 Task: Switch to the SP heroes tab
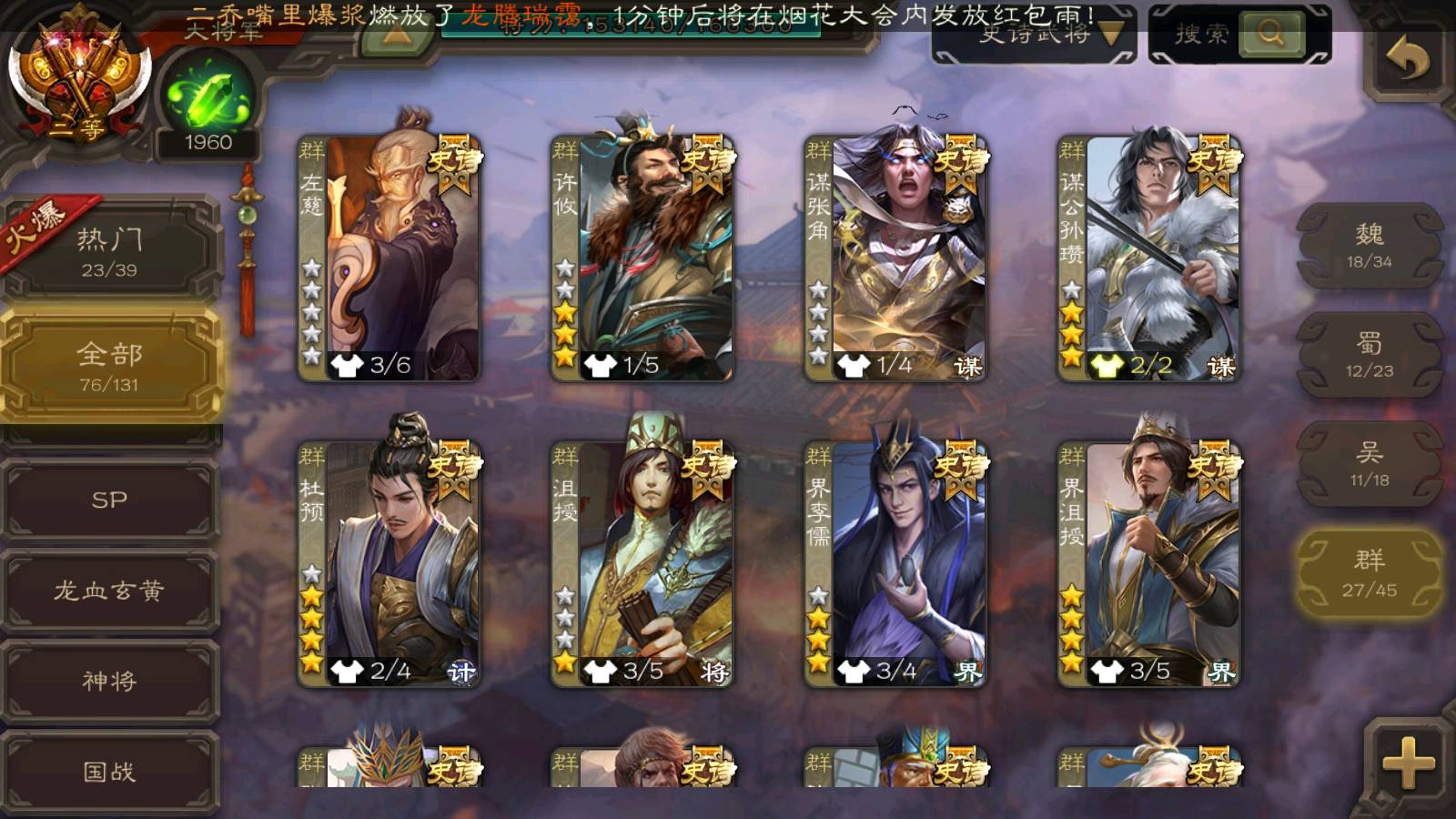[109, 500]
